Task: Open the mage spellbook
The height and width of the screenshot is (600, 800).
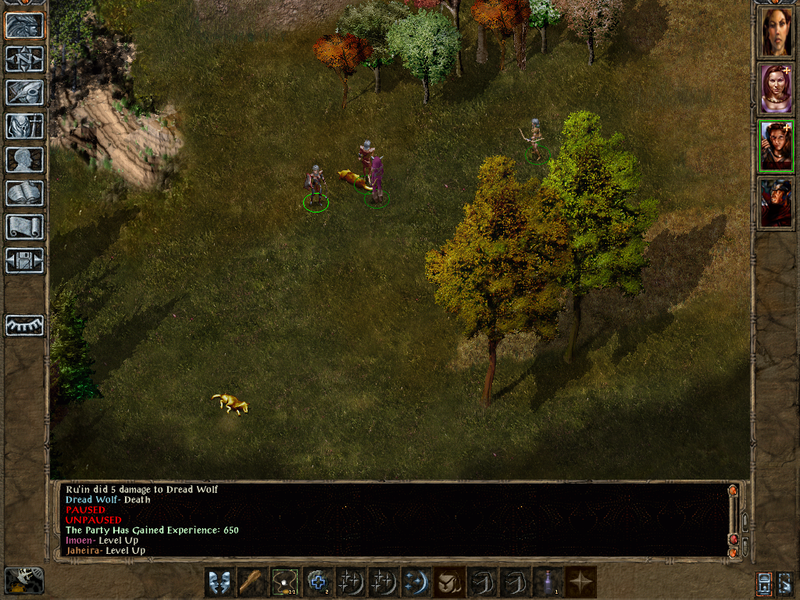Action: tap(24, 193)
